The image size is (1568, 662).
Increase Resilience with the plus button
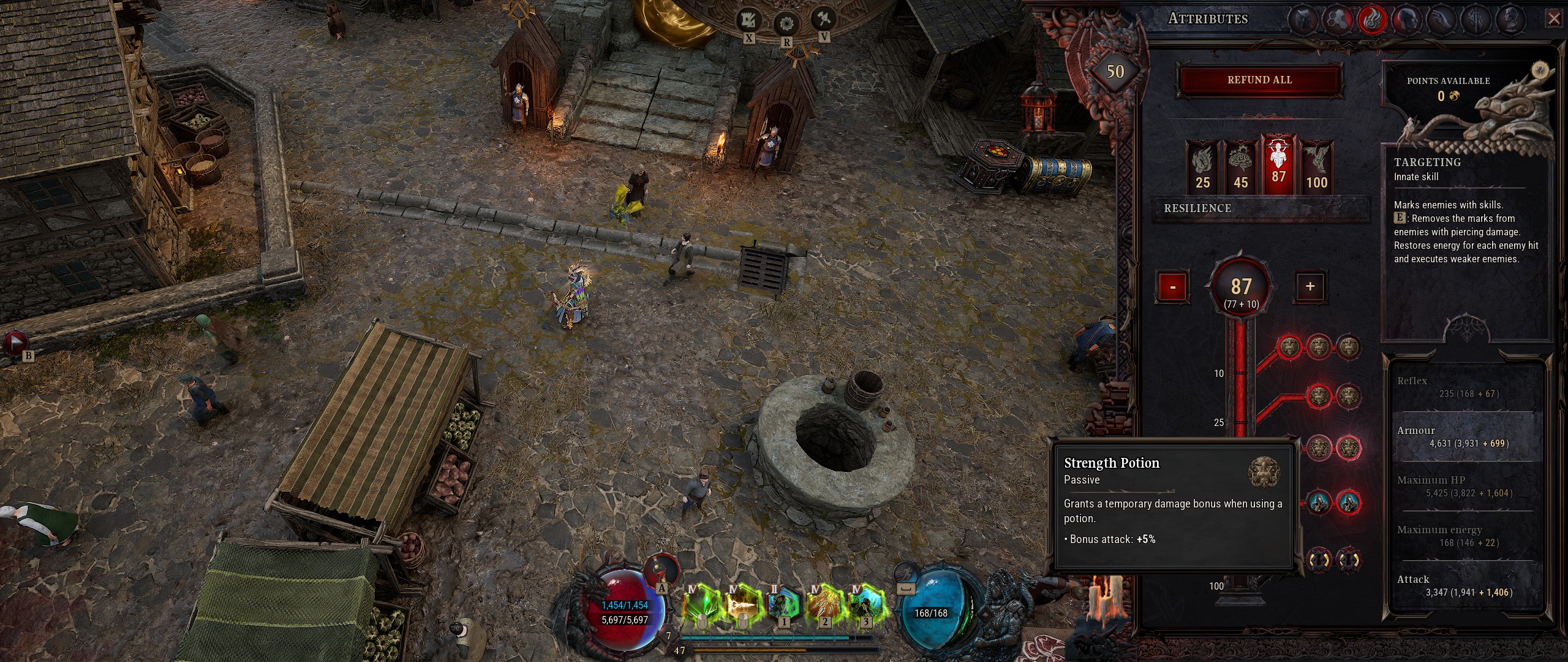click(1310, 286)
